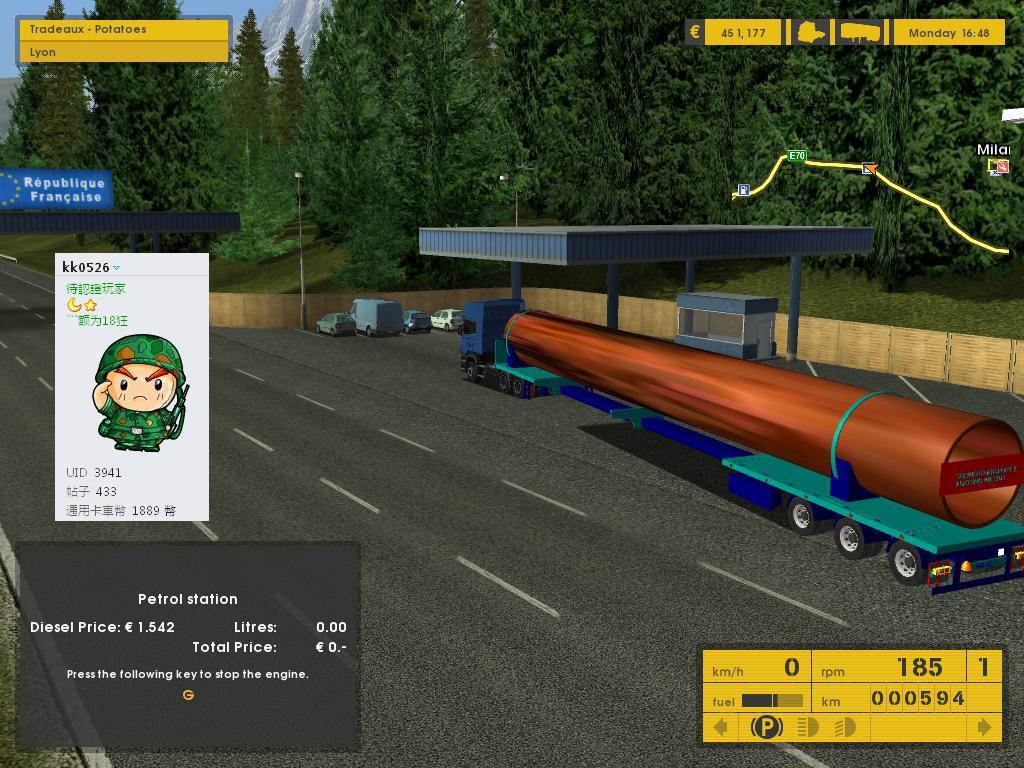Select the petrol station marker on route map
The image size is (1024, 768).
tap(743, 190)
